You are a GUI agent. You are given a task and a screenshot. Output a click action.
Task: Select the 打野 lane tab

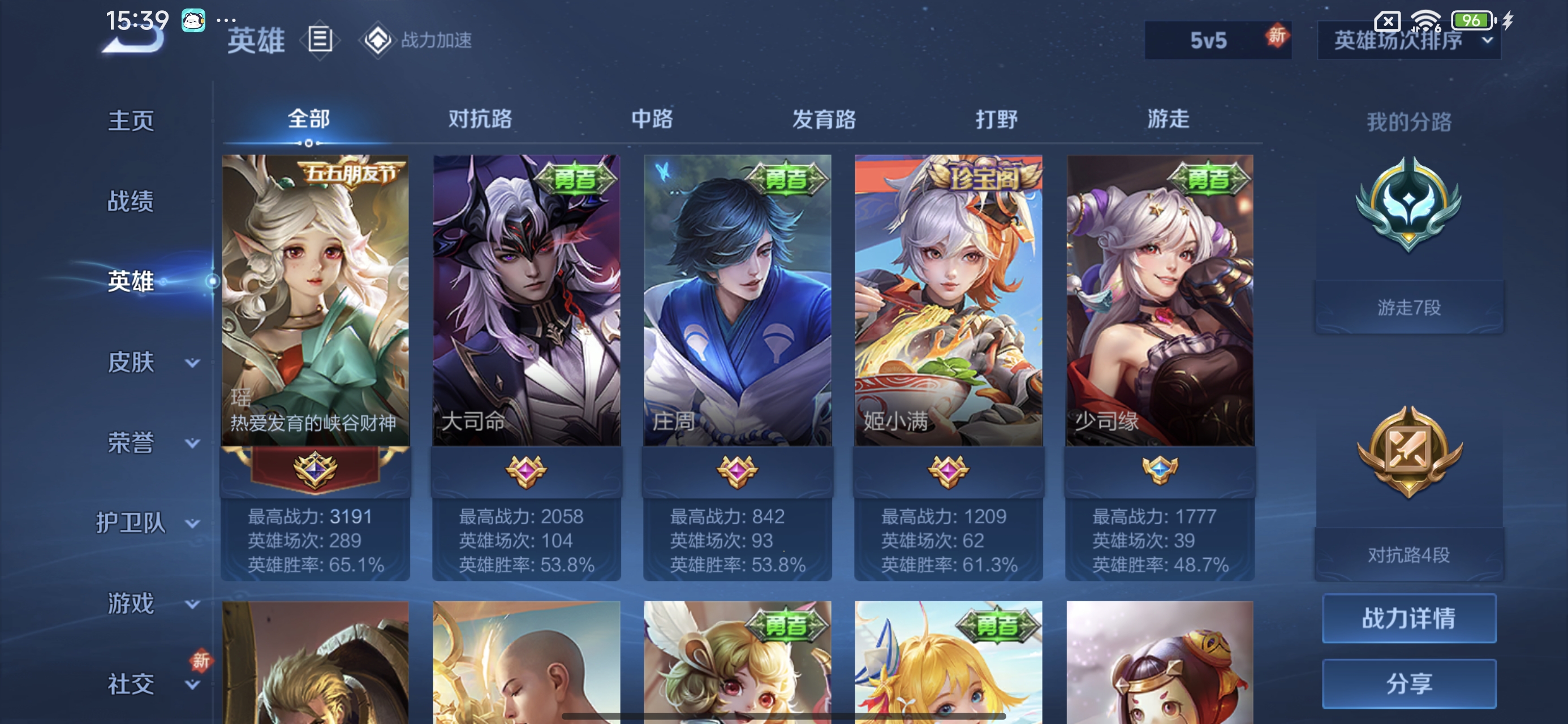coord(997,119)
